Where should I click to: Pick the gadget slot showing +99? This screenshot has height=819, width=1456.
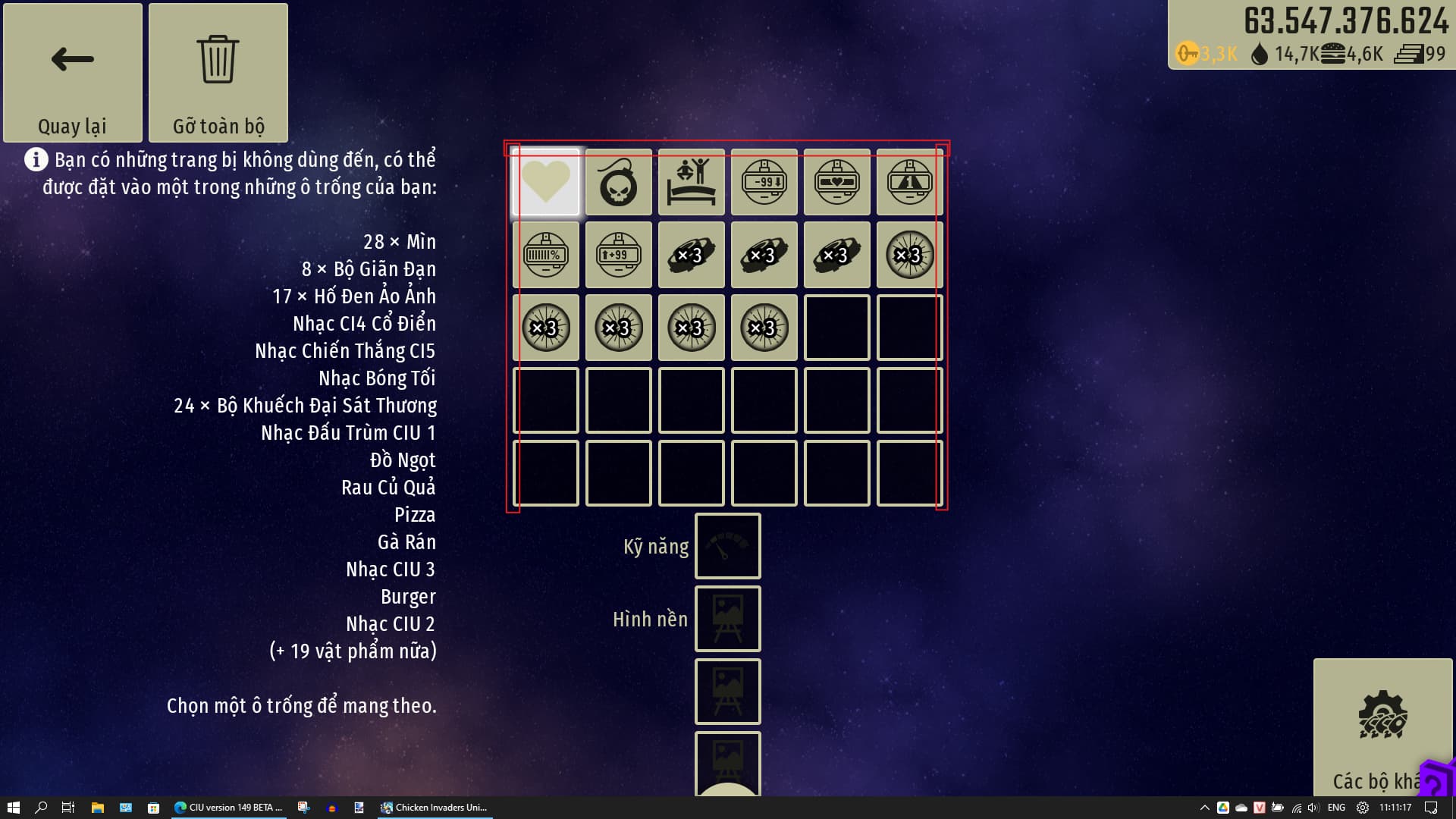pos(619,255)
